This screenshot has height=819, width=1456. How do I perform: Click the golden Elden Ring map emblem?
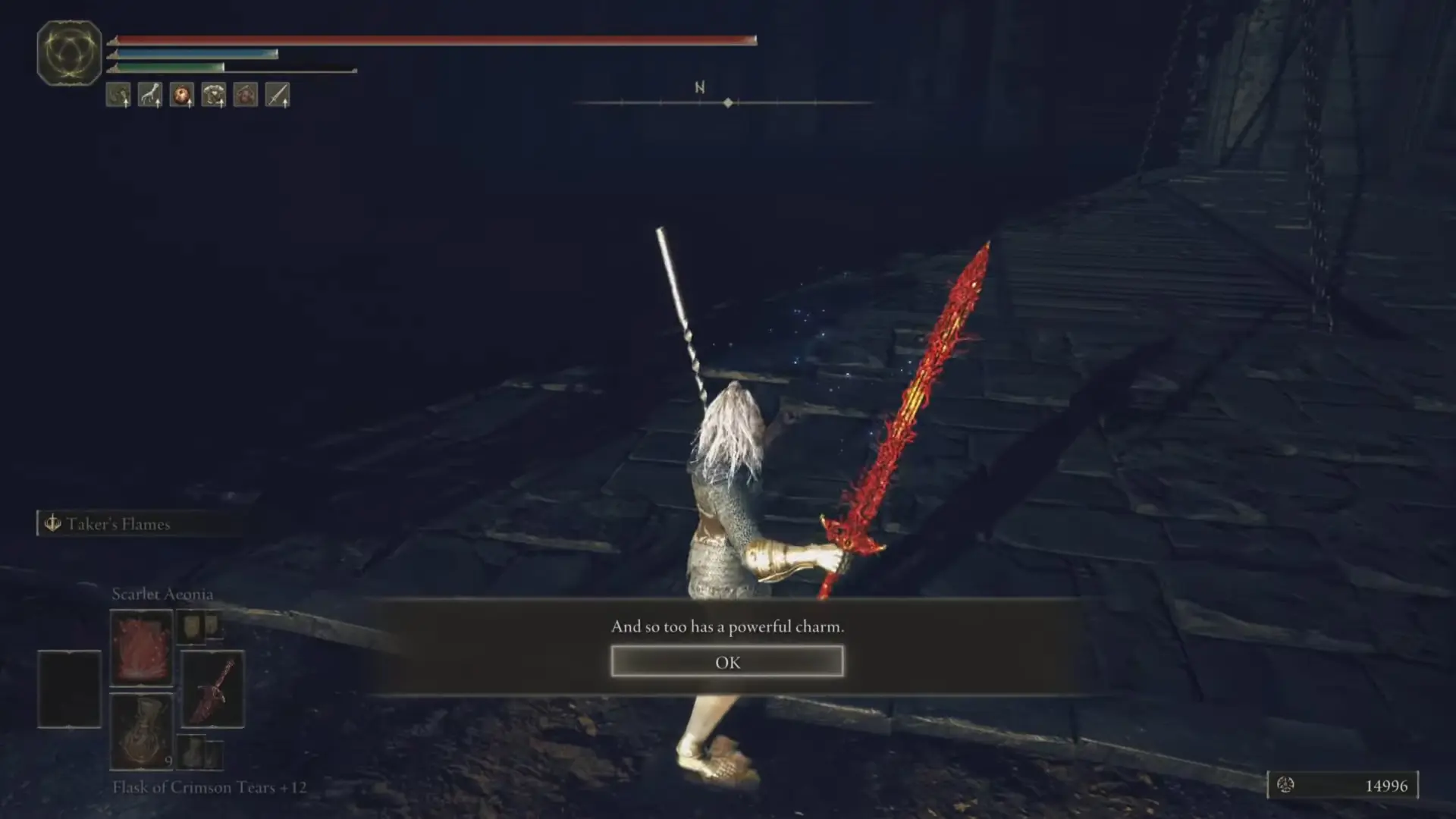coord(68,52)
